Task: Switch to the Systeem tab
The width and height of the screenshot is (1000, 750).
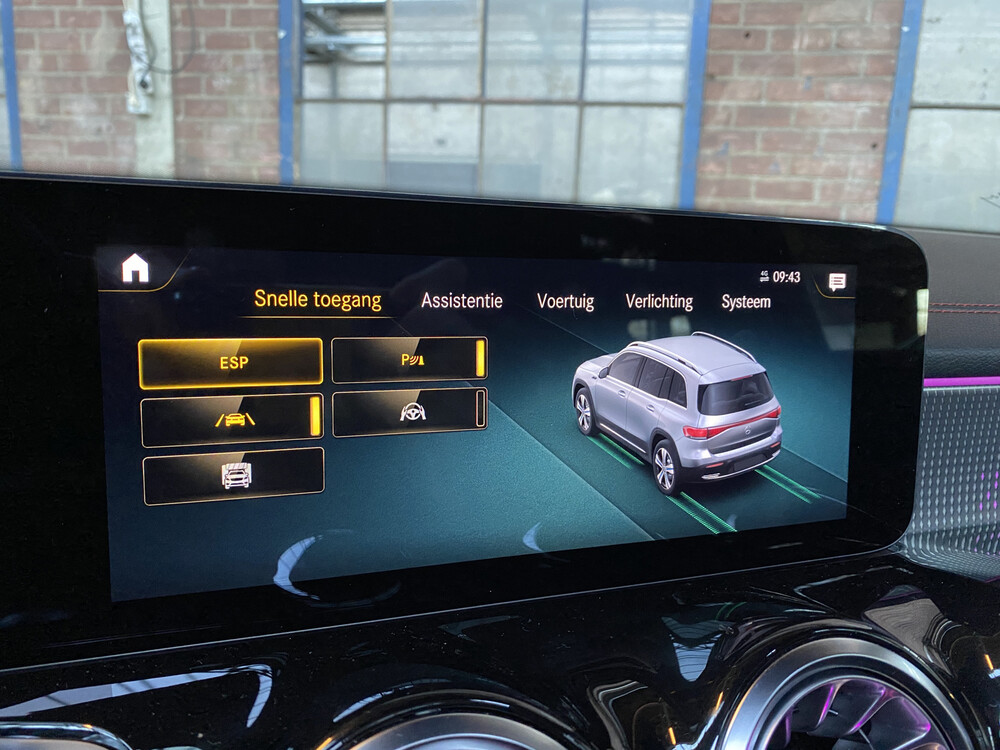Action: click(746, 301)
